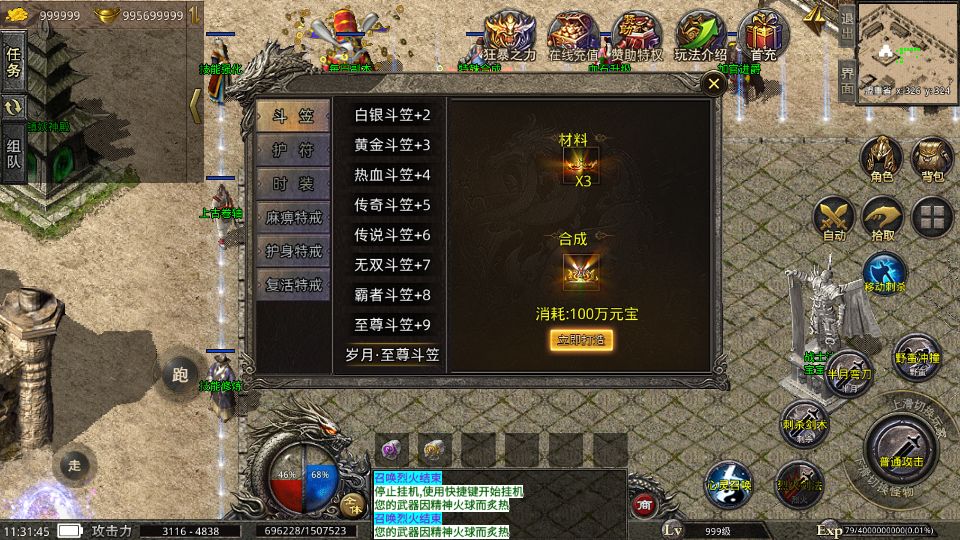Switch to the 护符 tab
The width and height of the screenshot is (960, 540).
point(292,150)
